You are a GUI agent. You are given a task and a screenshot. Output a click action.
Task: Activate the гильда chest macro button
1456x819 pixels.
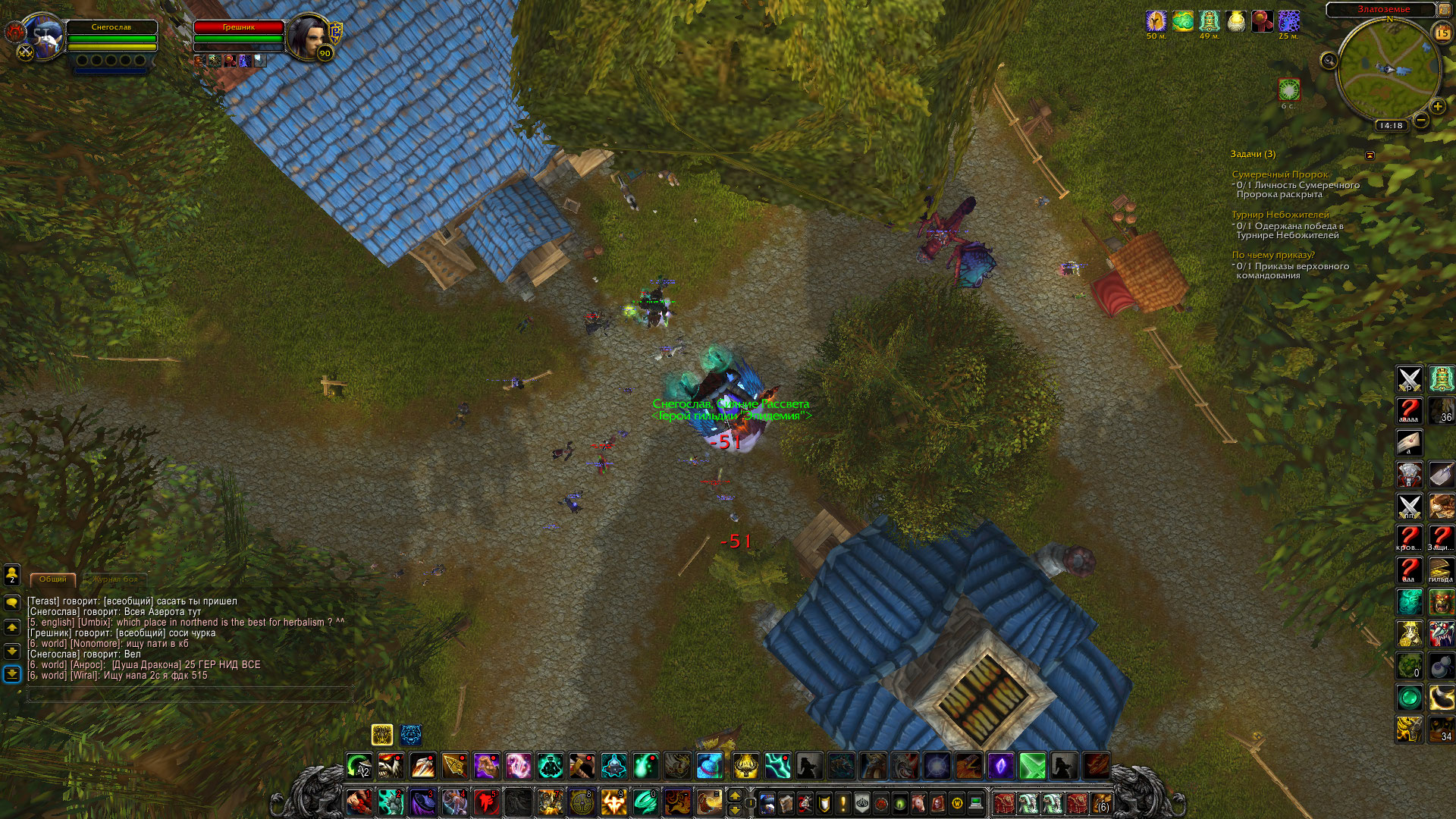(x=1440, y=569)
